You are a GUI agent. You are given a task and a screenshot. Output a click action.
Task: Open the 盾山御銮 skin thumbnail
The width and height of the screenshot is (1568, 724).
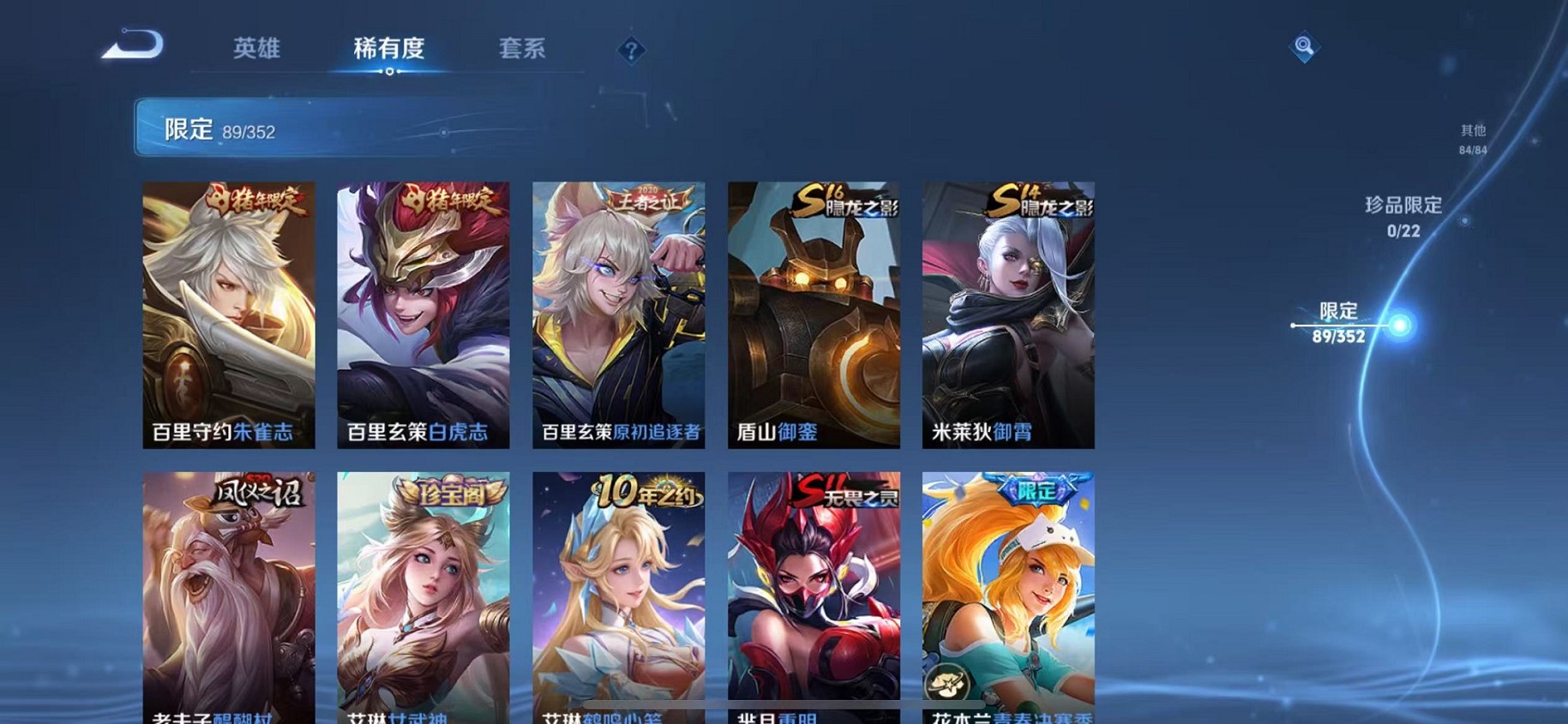coord(813,313)
